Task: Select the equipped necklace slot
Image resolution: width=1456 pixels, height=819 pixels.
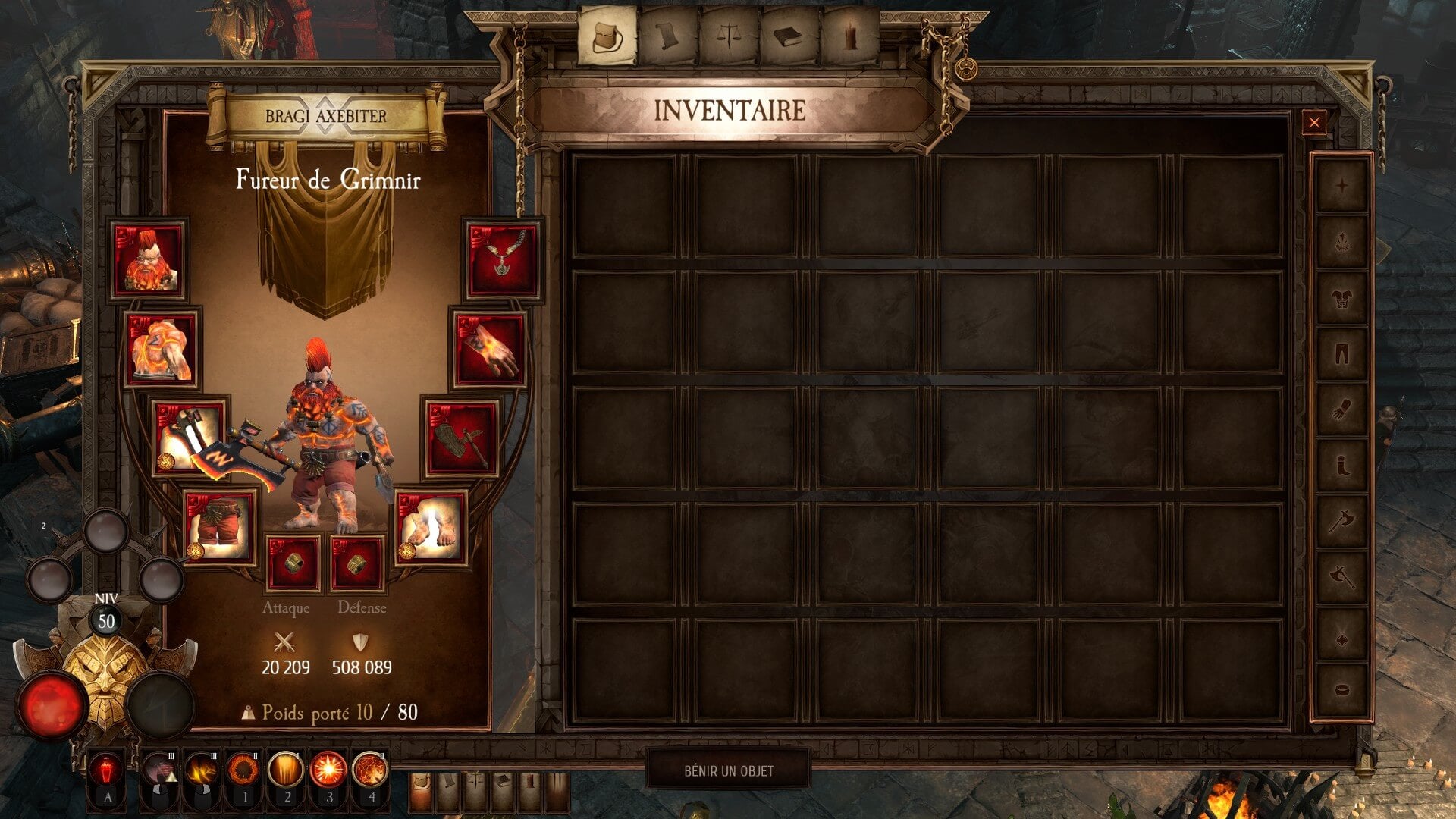Action: tap(503, 260)
